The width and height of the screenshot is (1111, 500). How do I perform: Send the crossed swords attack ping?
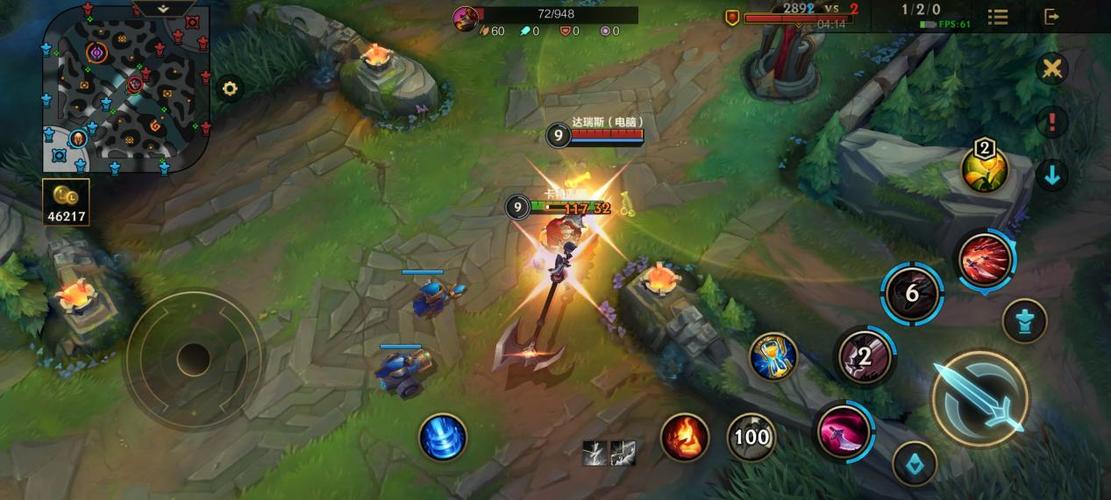(x=1052, y=69)
